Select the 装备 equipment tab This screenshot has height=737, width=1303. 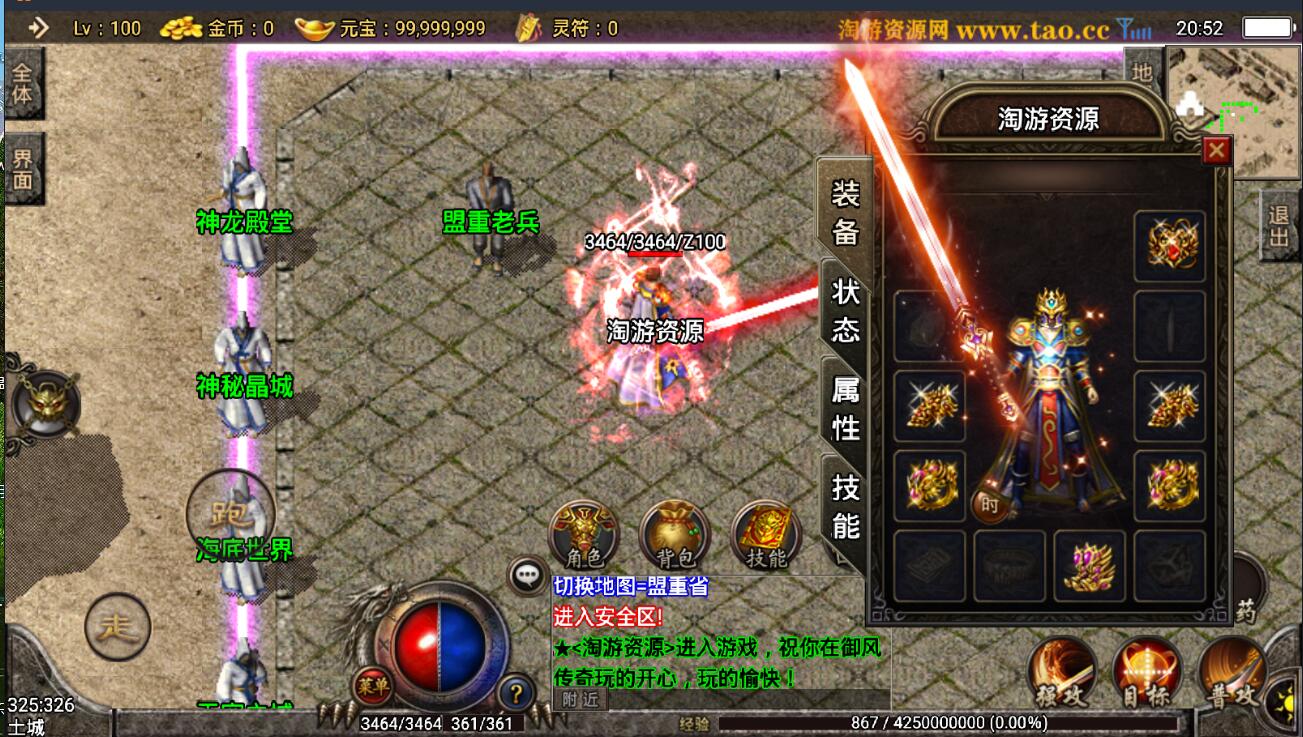845,212
